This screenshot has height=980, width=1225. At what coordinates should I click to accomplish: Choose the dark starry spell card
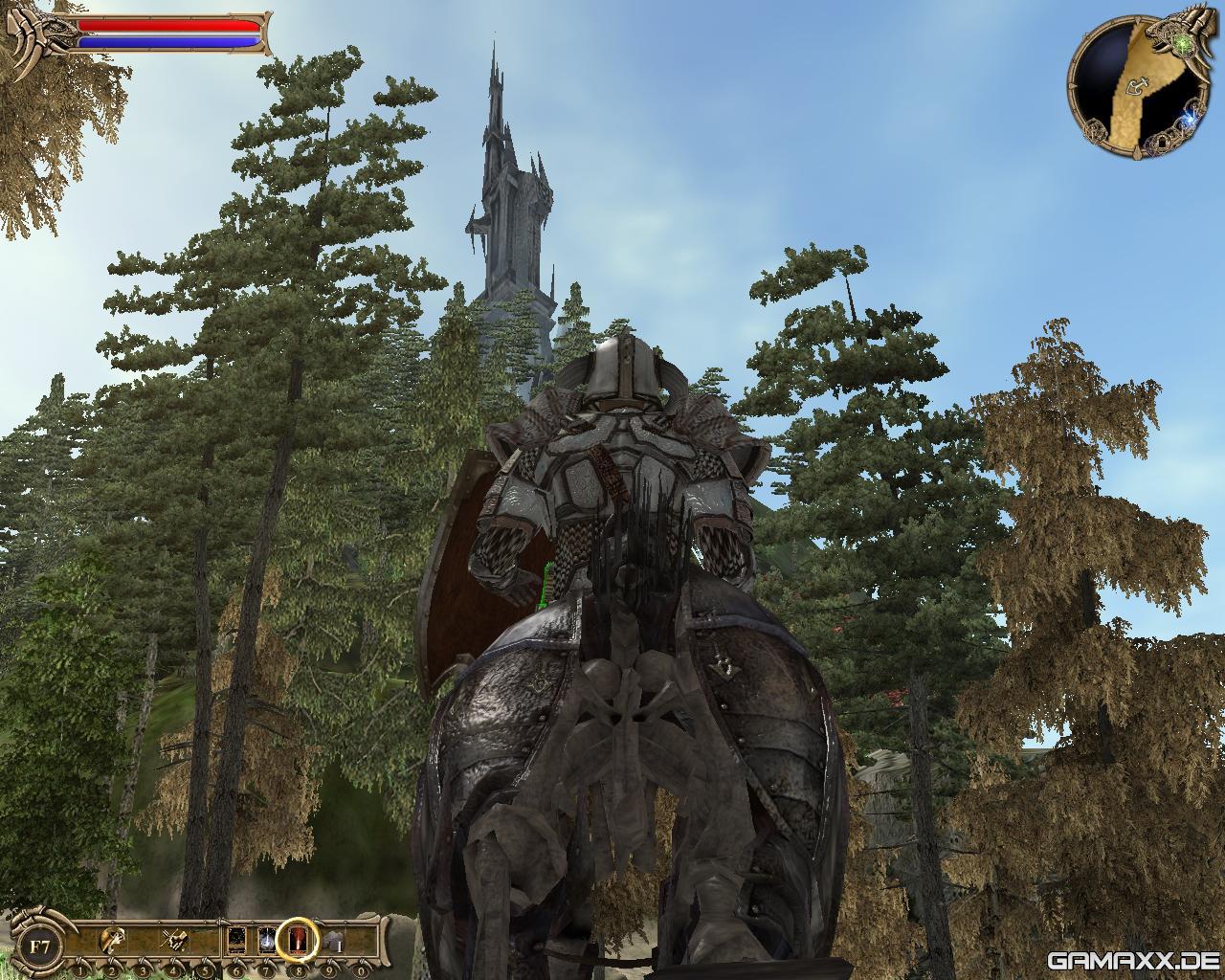click(236, 941)
